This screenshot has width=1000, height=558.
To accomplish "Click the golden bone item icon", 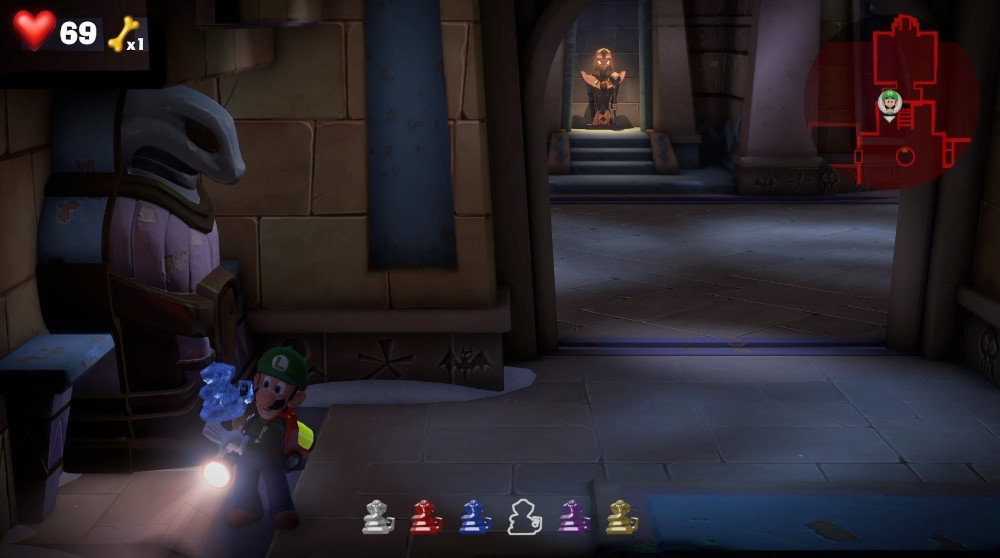I will (122, 32).
